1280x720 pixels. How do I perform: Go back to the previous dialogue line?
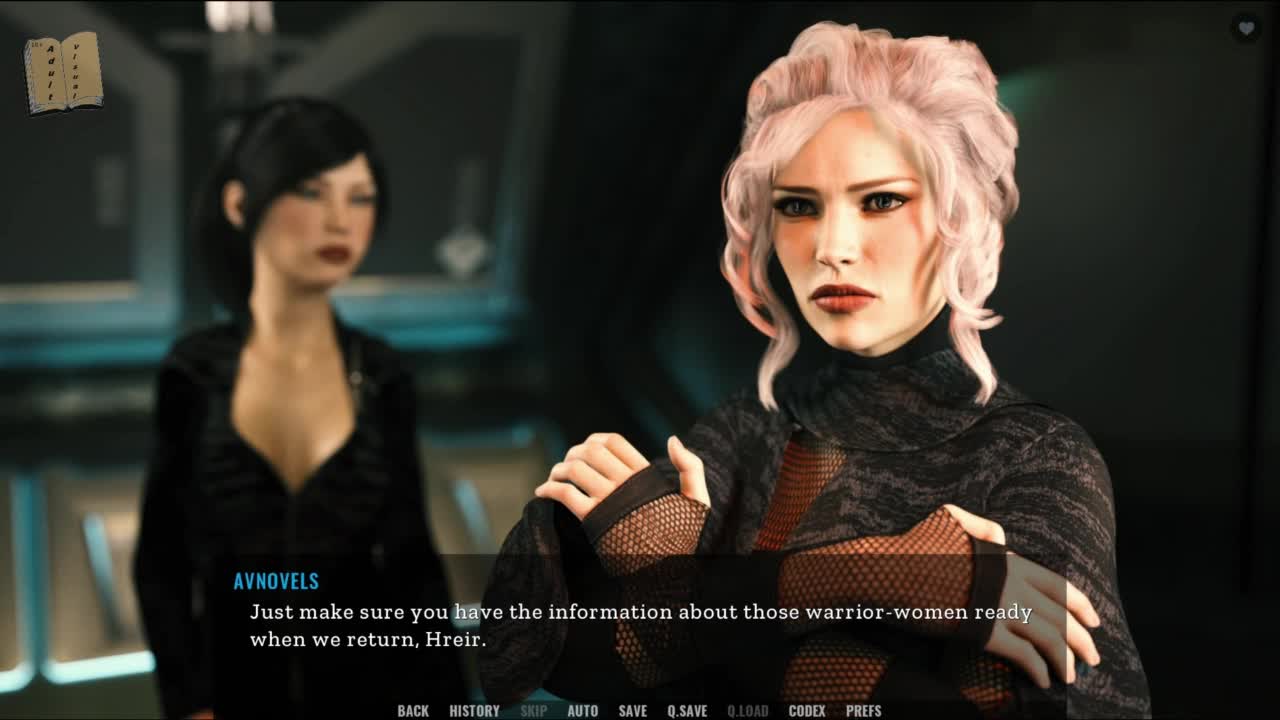[413, 711]
